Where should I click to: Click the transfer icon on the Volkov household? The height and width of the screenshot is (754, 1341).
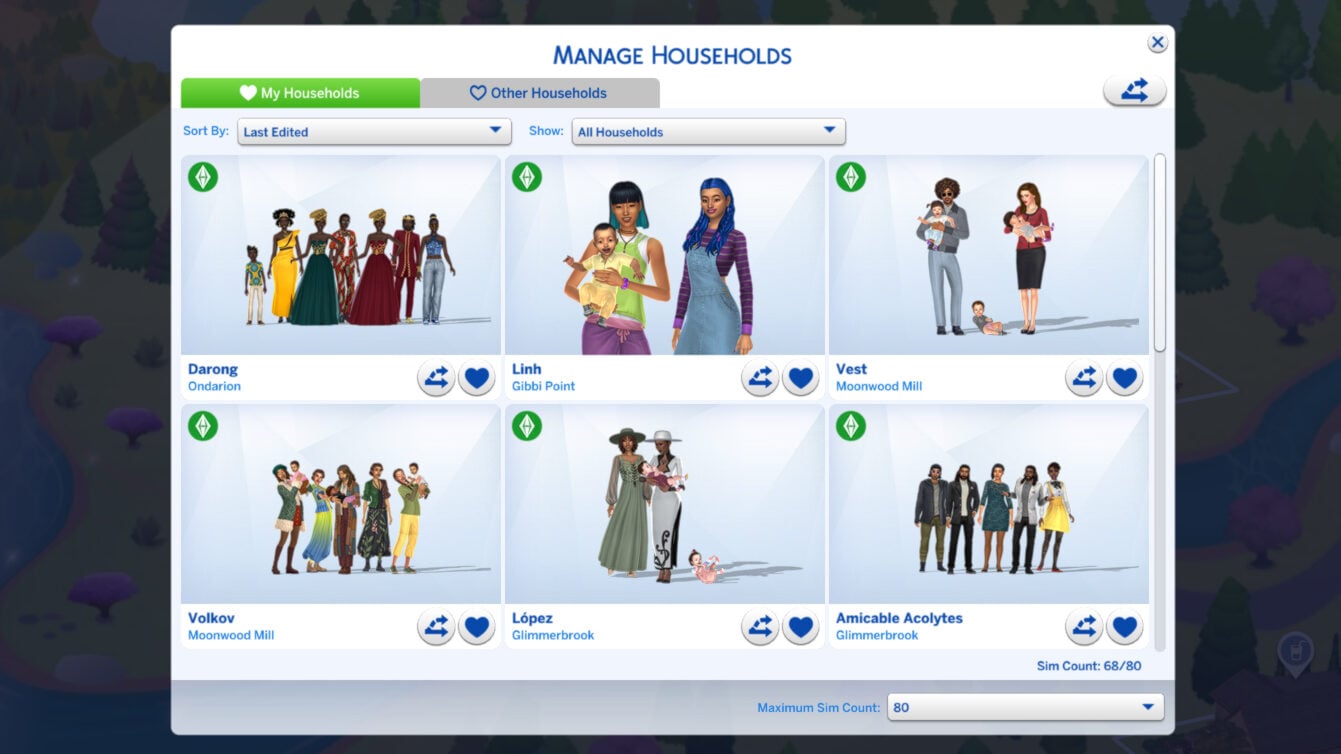coord(435,626)
